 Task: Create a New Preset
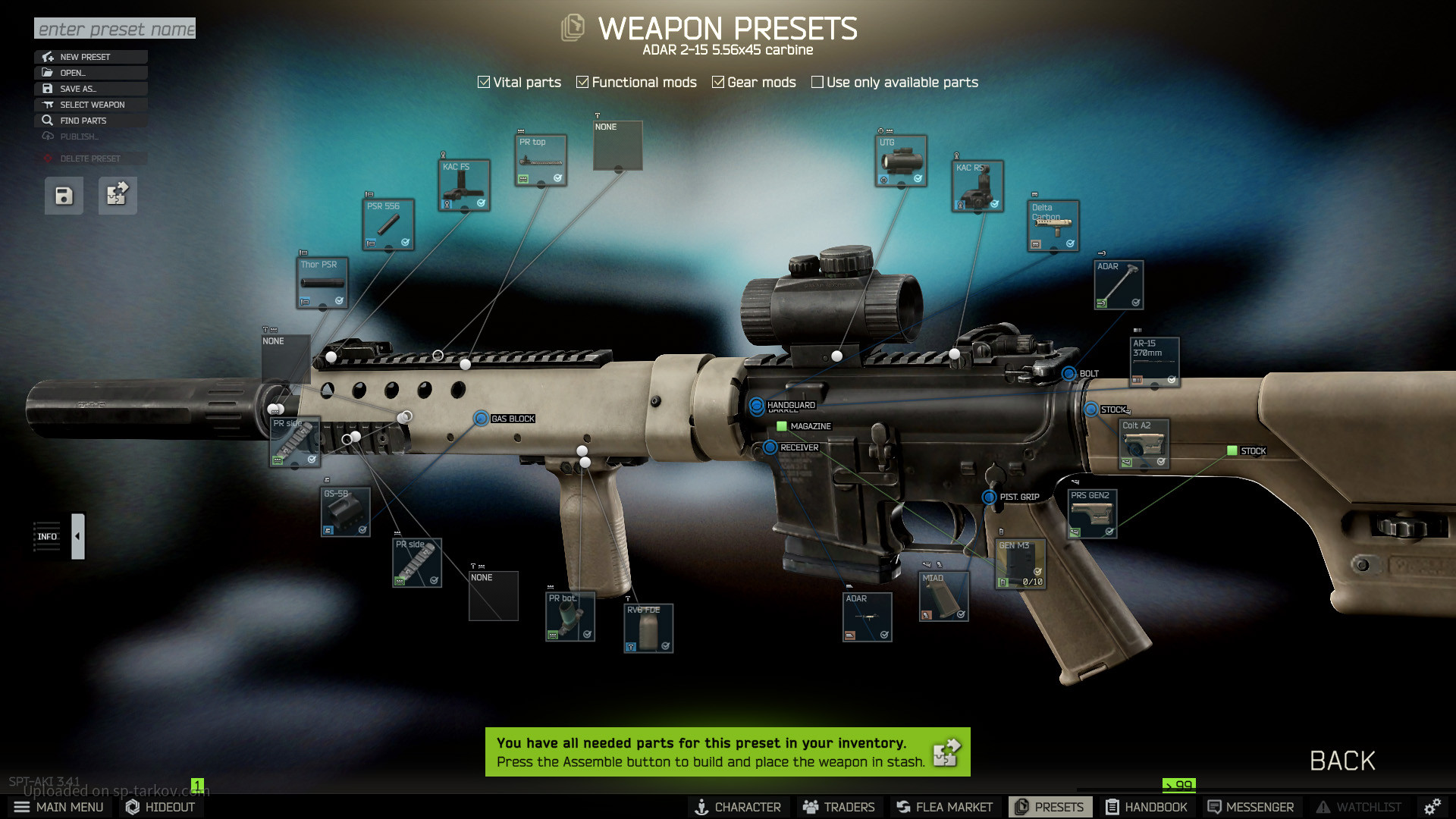(90, 57)
